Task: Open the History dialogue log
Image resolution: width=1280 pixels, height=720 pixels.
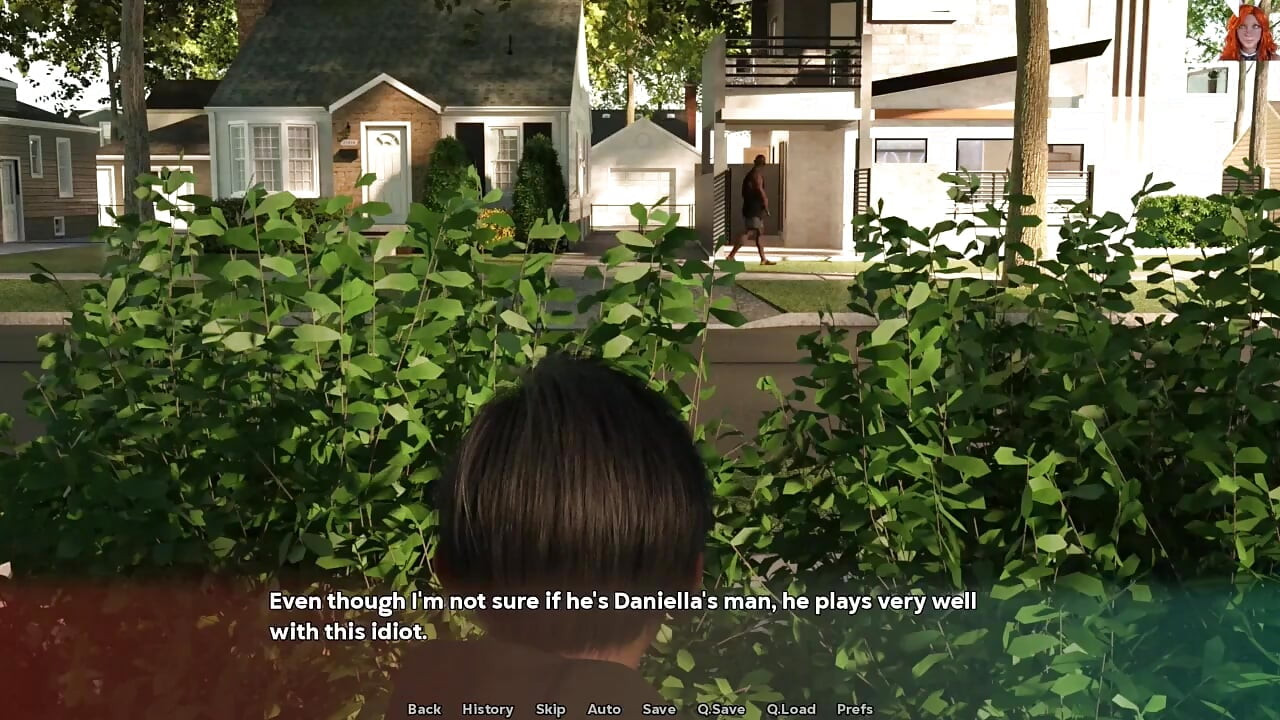Action: tap(487, 709)
